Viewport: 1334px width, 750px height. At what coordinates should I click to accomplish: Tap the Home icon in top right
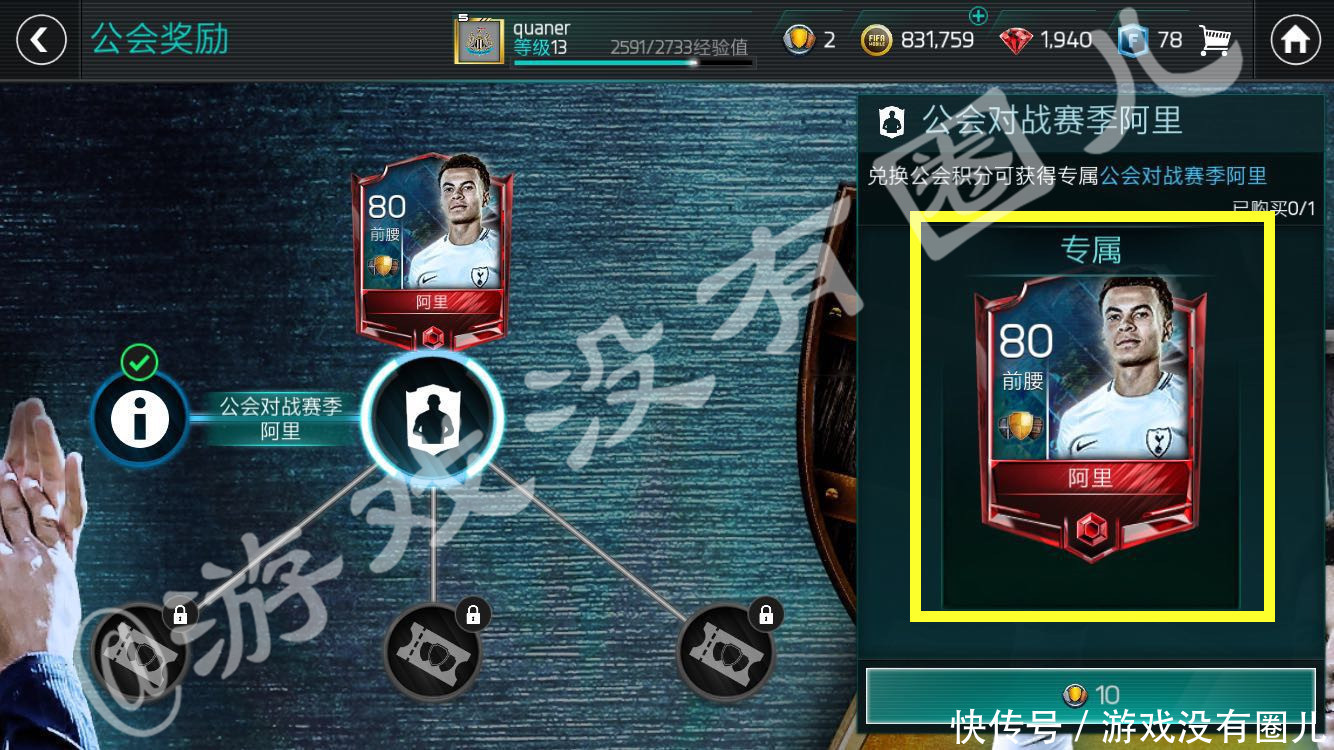1294,39
